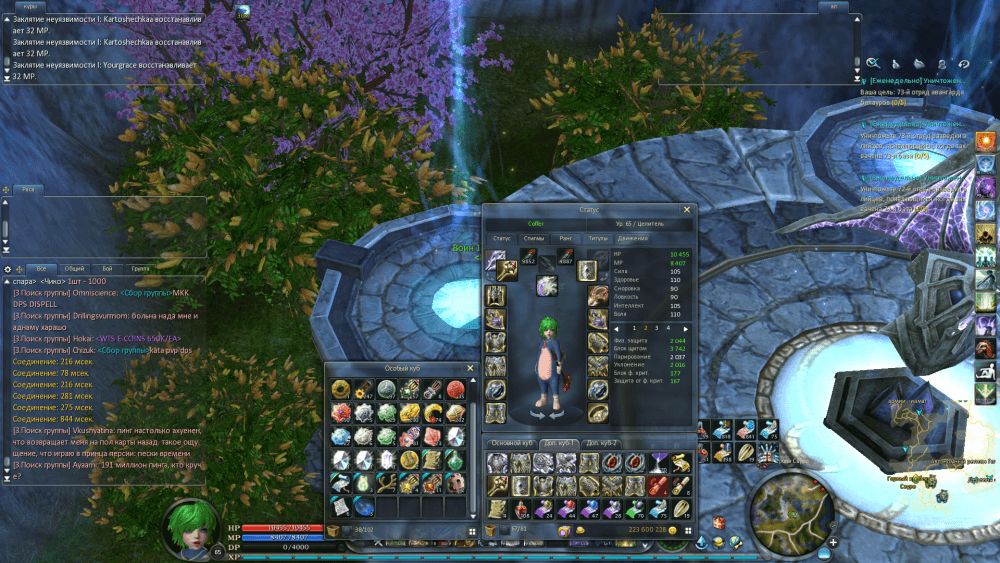Select the equipped shield slot

(x=587, y=270)
